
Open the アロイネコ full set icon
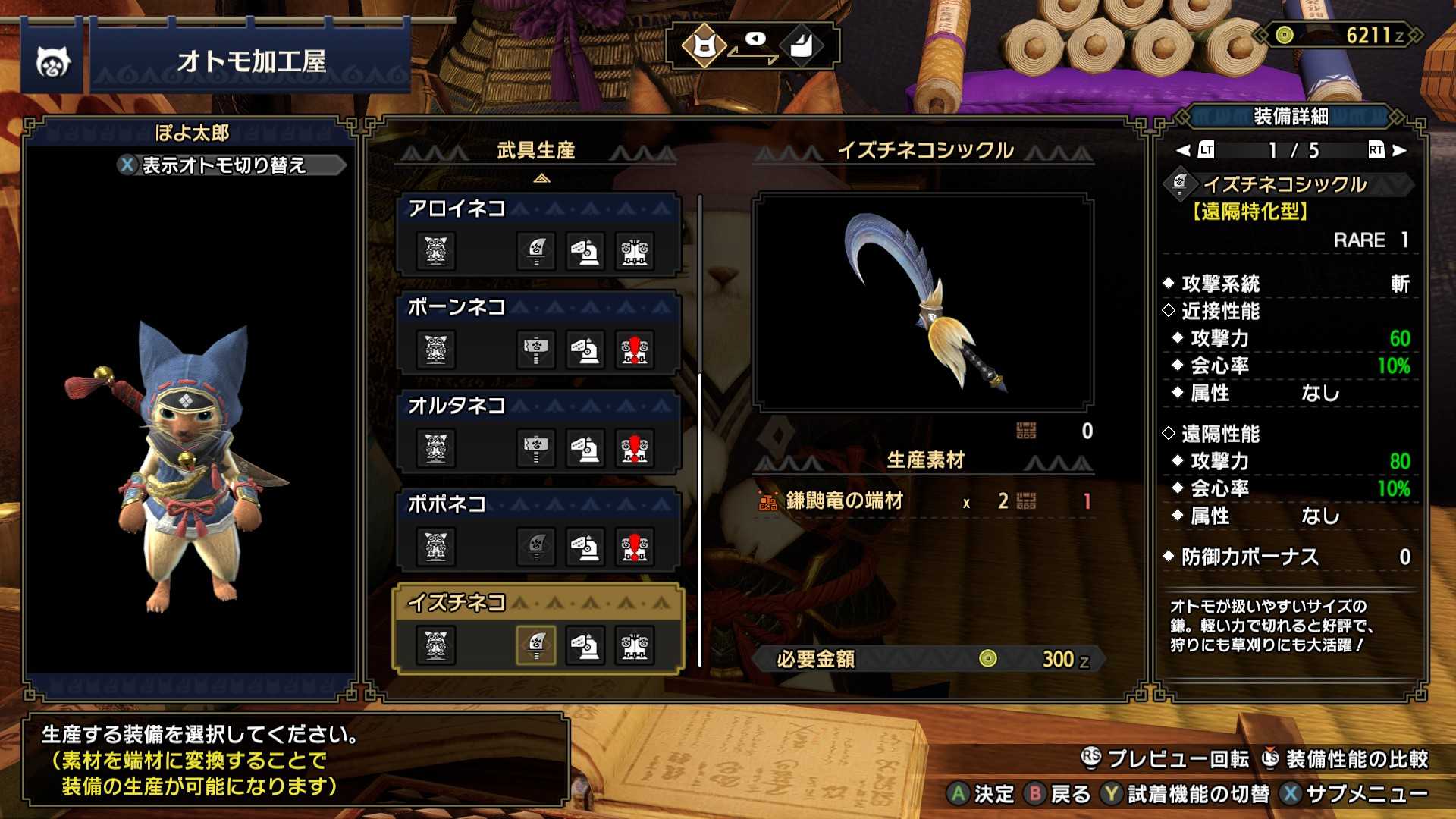436,252
